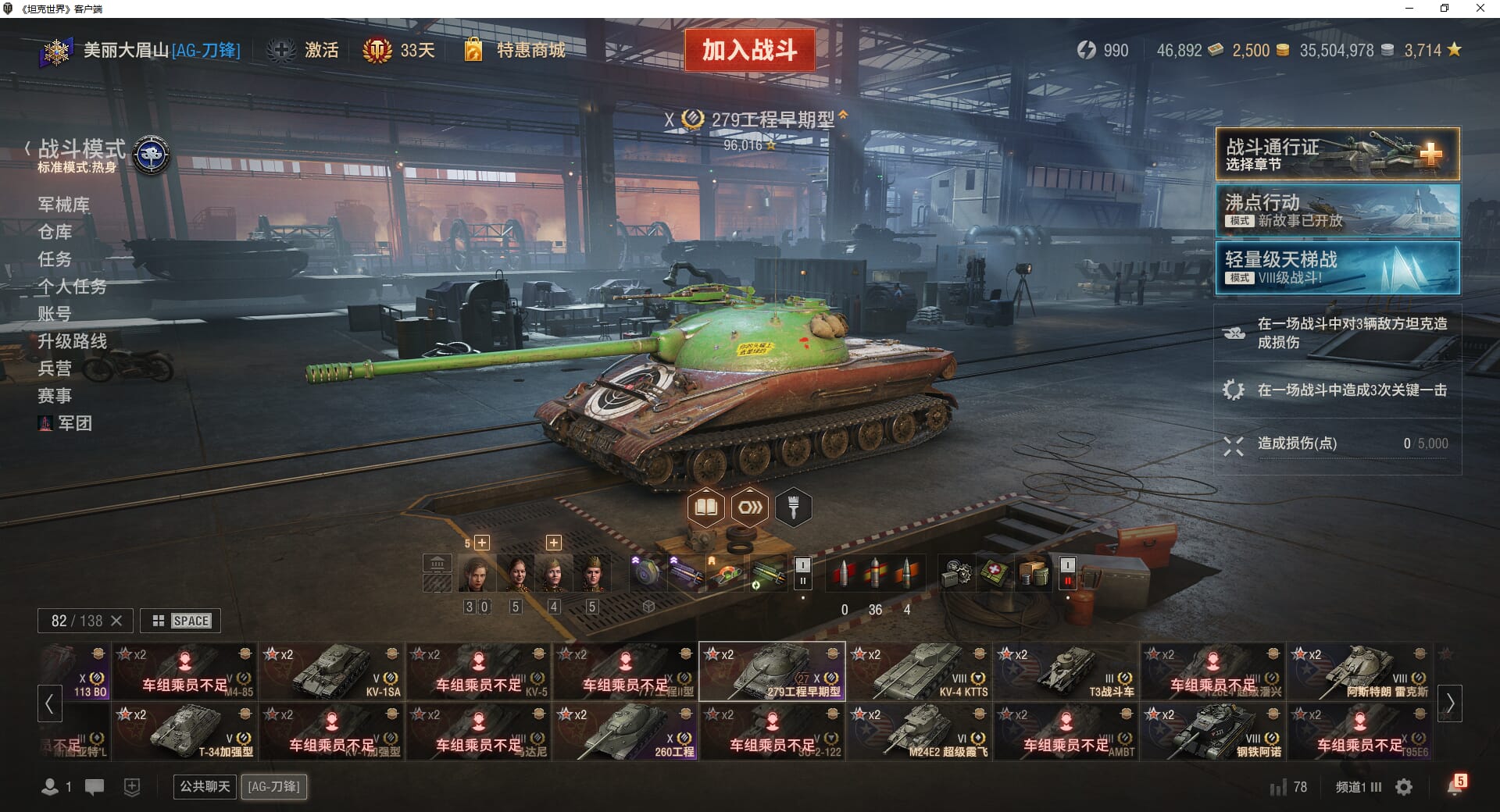The width and height of the screenshot is (1500, 812).
Task: Open the 战斗通行证 battle pass banner
Action: click(x=1337, y=155)
